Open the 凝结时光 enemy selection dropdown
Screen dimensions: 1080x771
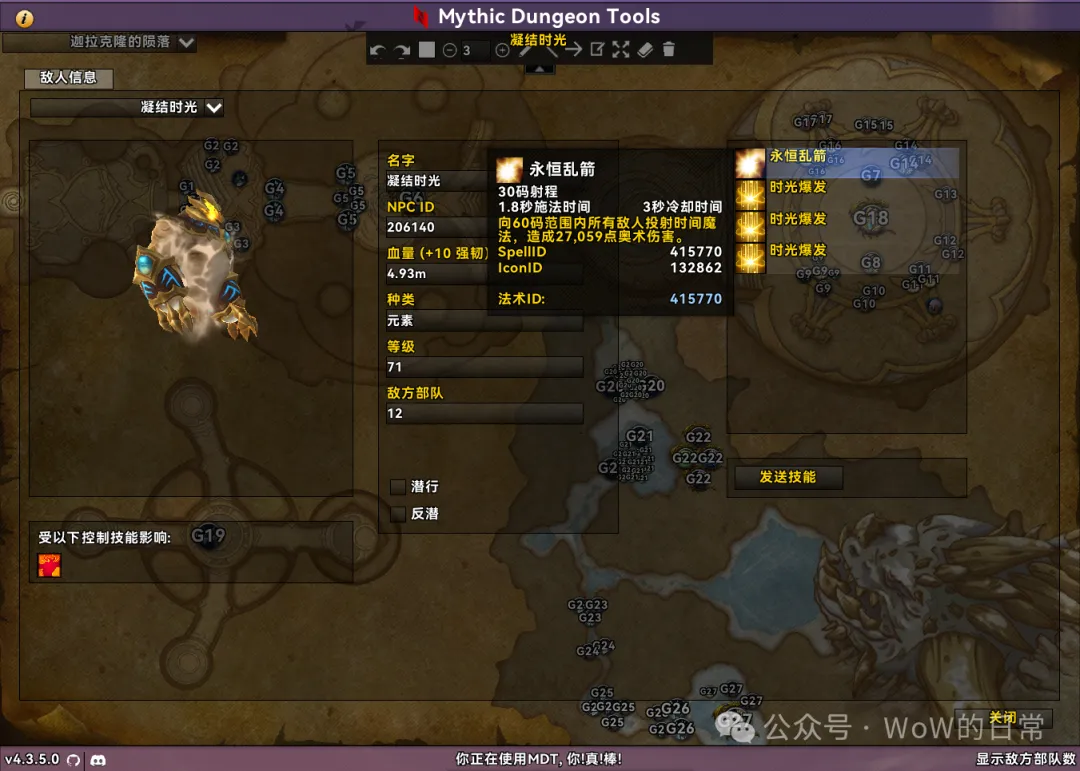[x=213, y=107]
